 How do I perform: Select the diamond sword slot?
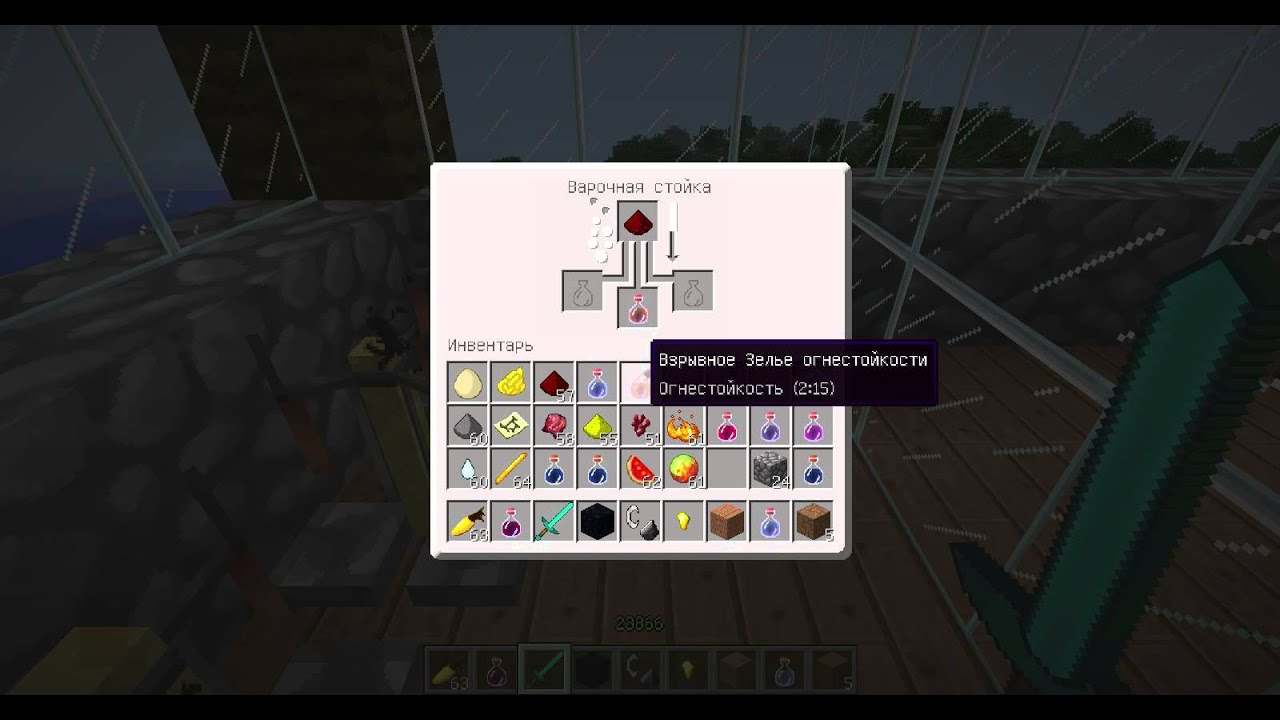coord(553,522)
